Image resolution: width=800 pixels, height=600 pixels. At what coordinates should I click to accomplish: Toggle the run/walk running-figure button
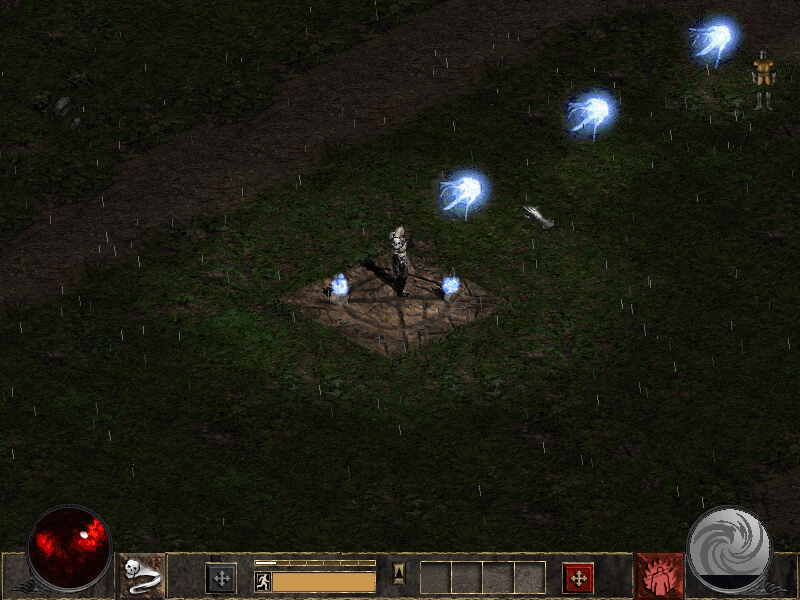point(263,581)
